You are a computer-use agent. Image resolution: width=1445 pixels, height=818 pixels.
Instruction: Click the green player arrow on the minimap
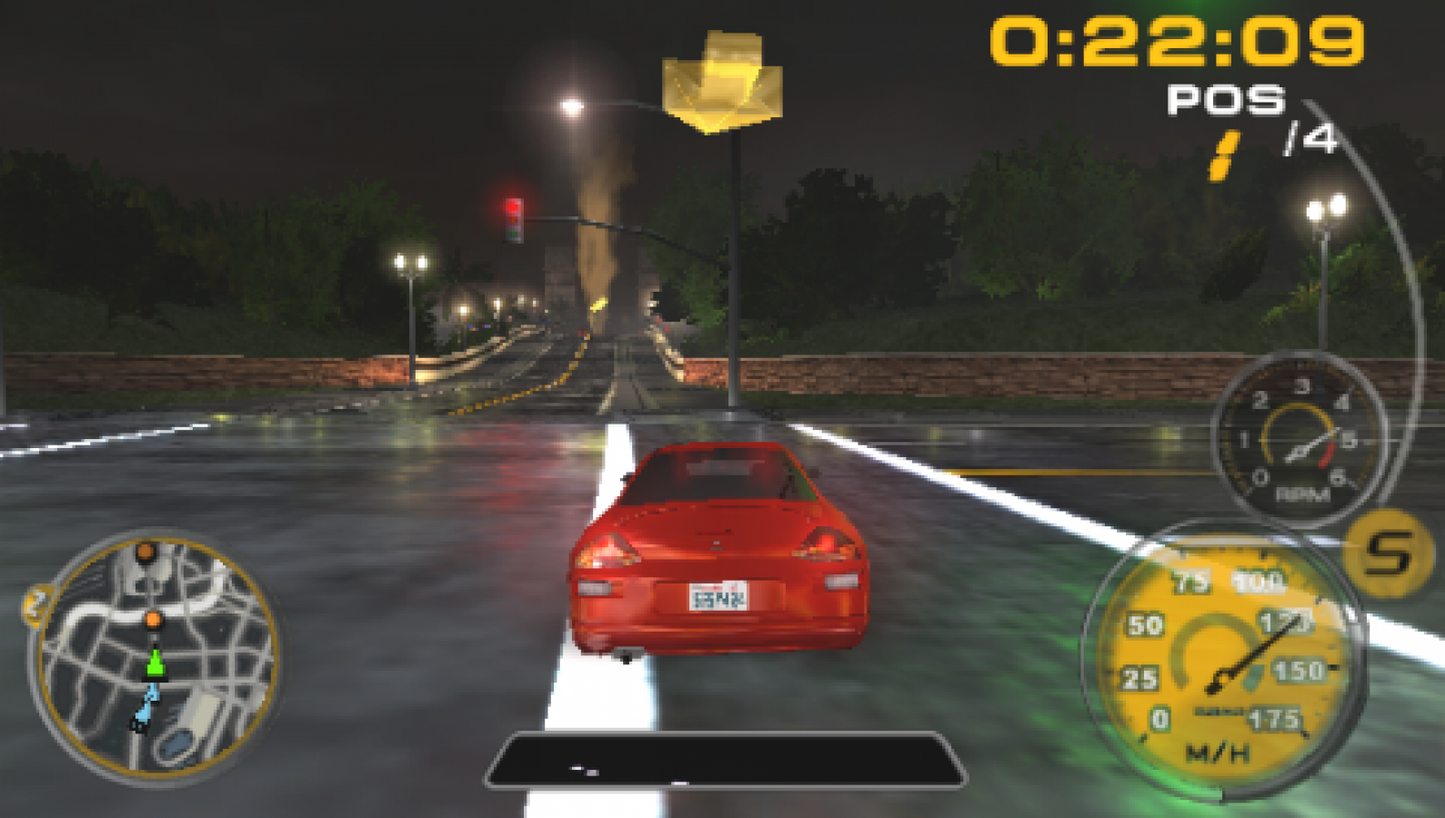coord(154,662)
